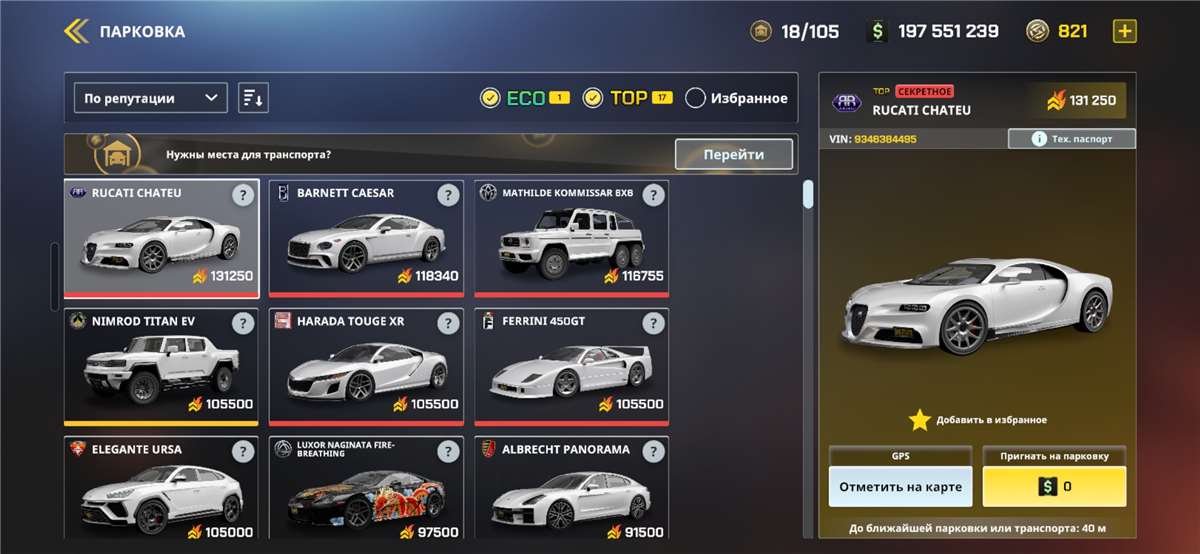Select the Barnett Caesar car card
The width and height of the screenshot is (1200, 554).
(x=366, y=238)
